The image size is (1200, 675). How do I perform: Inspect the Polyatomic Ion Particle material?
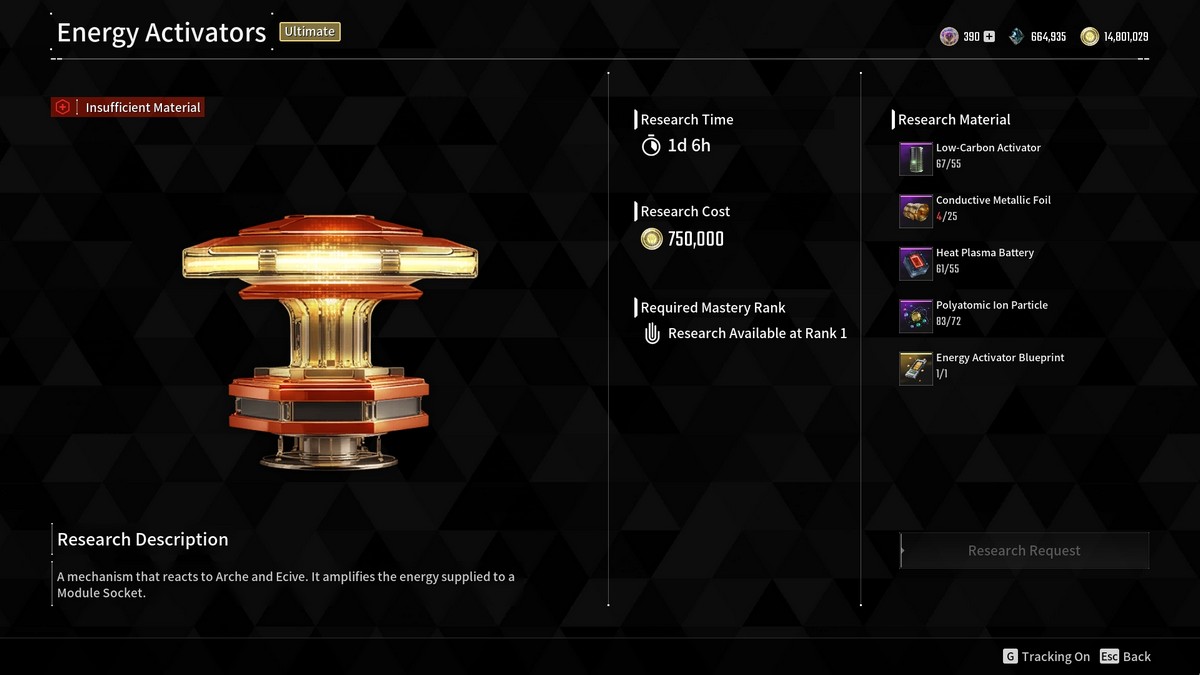pyautogui.click(x=916, y=316)
